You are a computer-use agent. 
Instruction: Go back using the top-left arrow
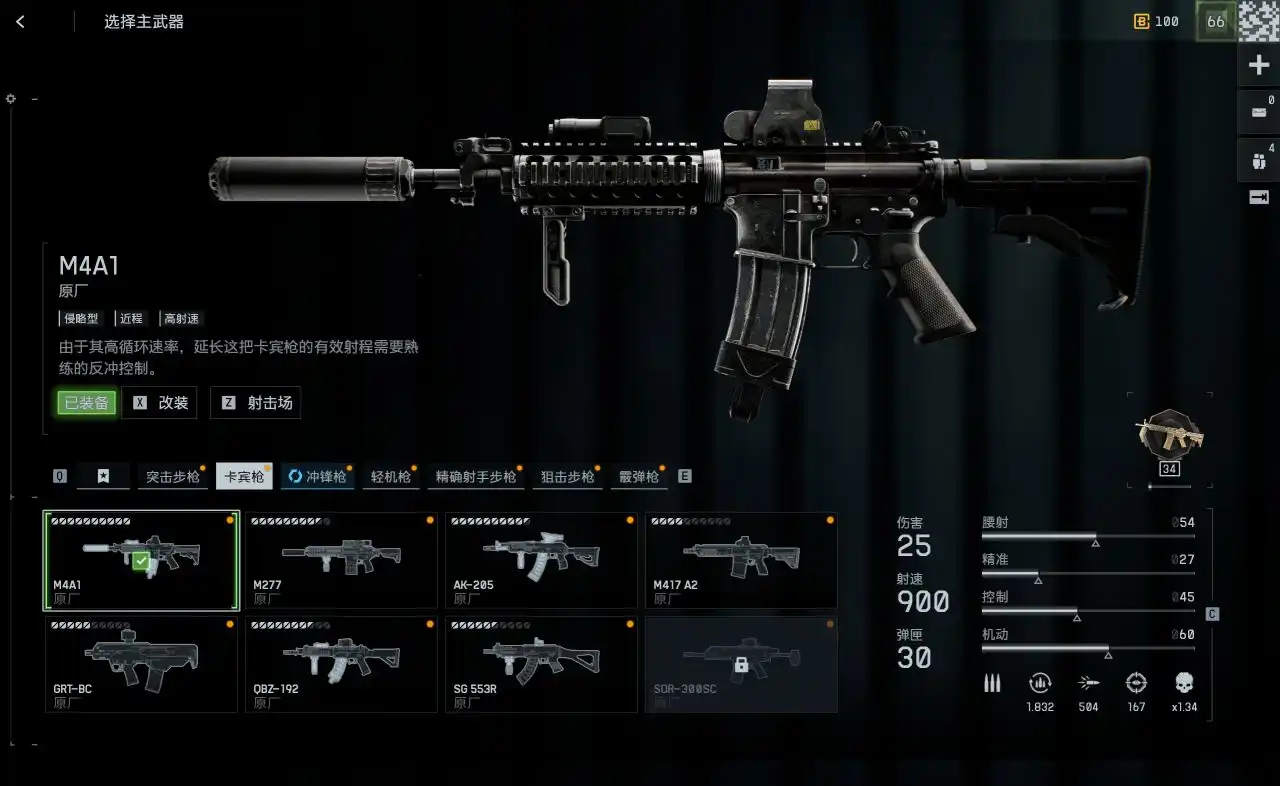tap(20, 22)
